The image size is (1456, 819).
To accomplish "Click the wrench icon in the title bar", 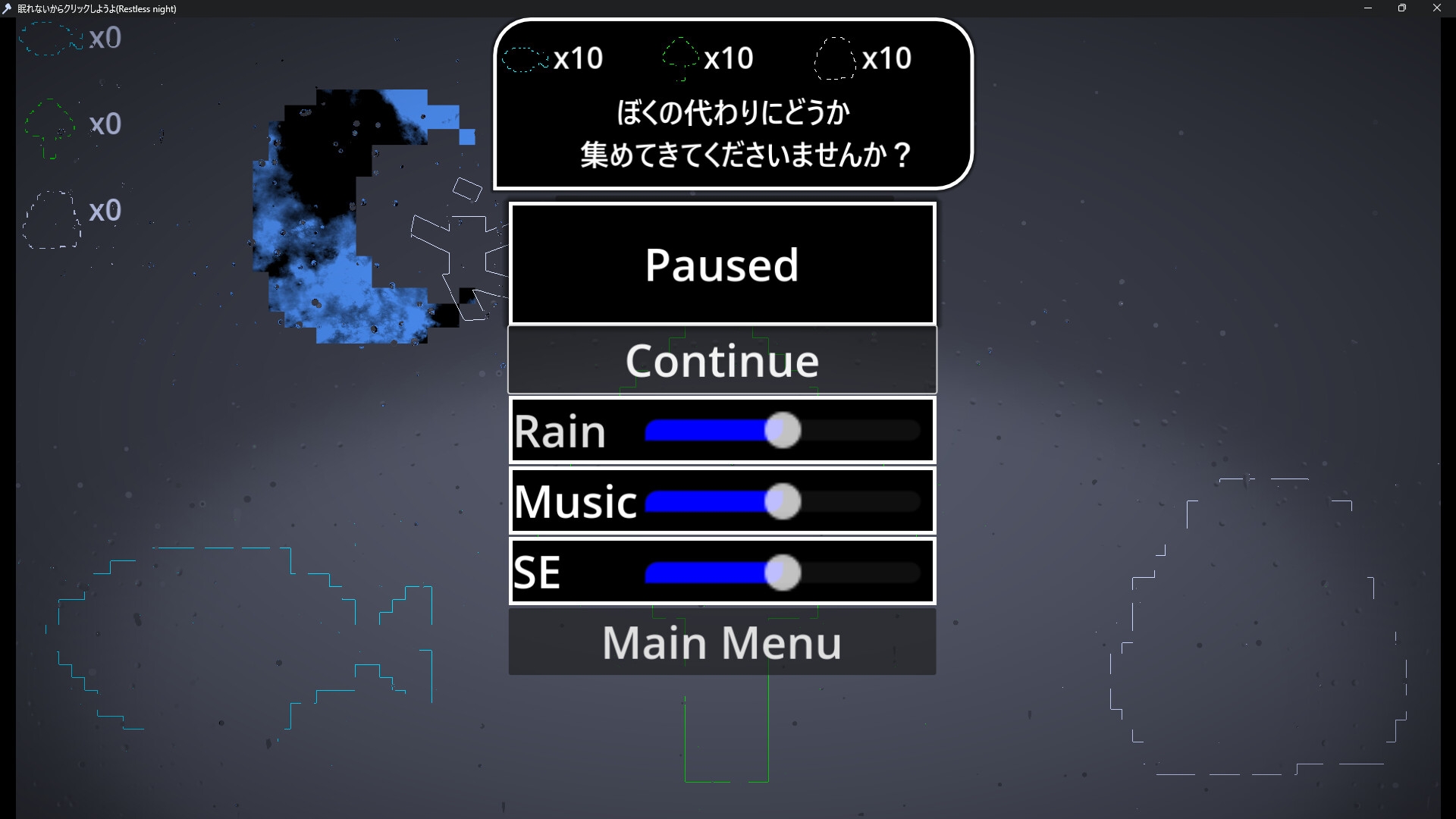I will pos(8,8).
